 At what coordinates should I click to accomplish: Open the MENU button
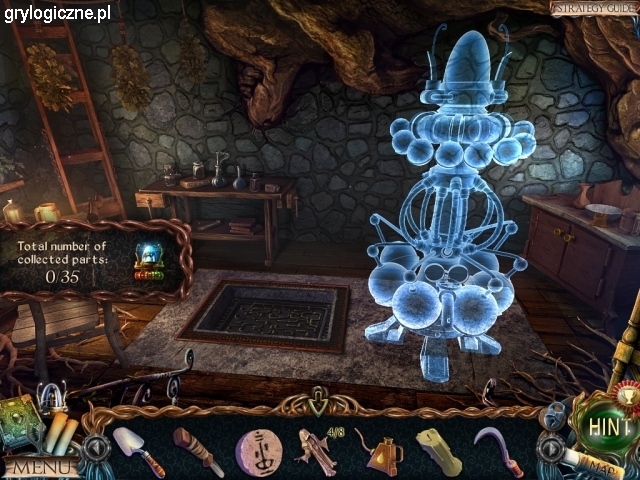(40, 466)
